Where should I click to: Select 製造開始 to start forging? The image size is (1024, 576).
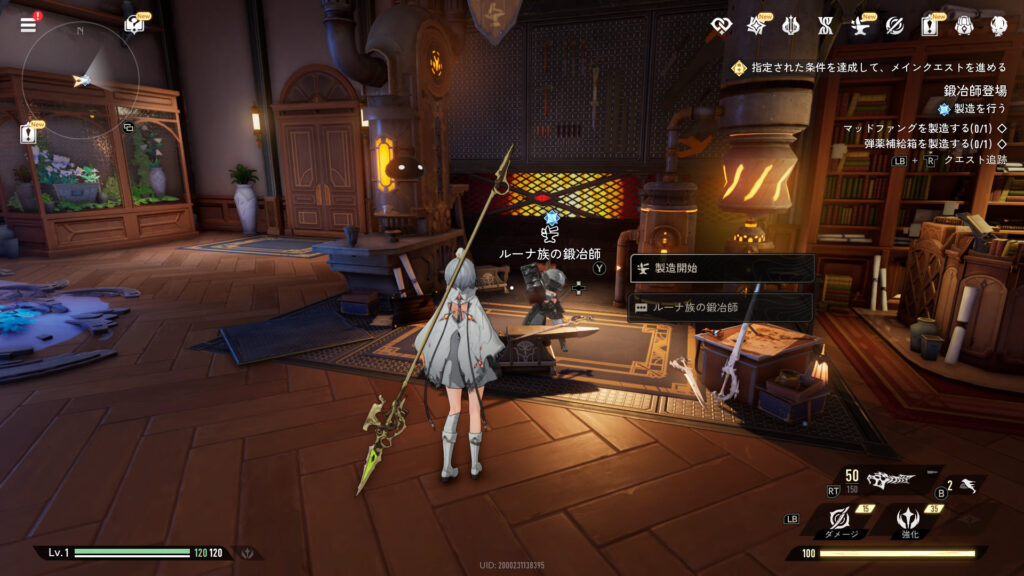[722, 268]
